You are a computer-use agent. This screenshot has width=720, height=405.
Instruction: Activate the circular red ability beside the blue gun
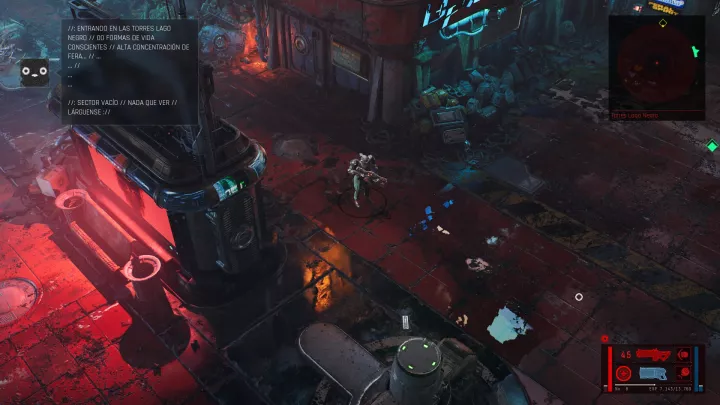[624, 374]
